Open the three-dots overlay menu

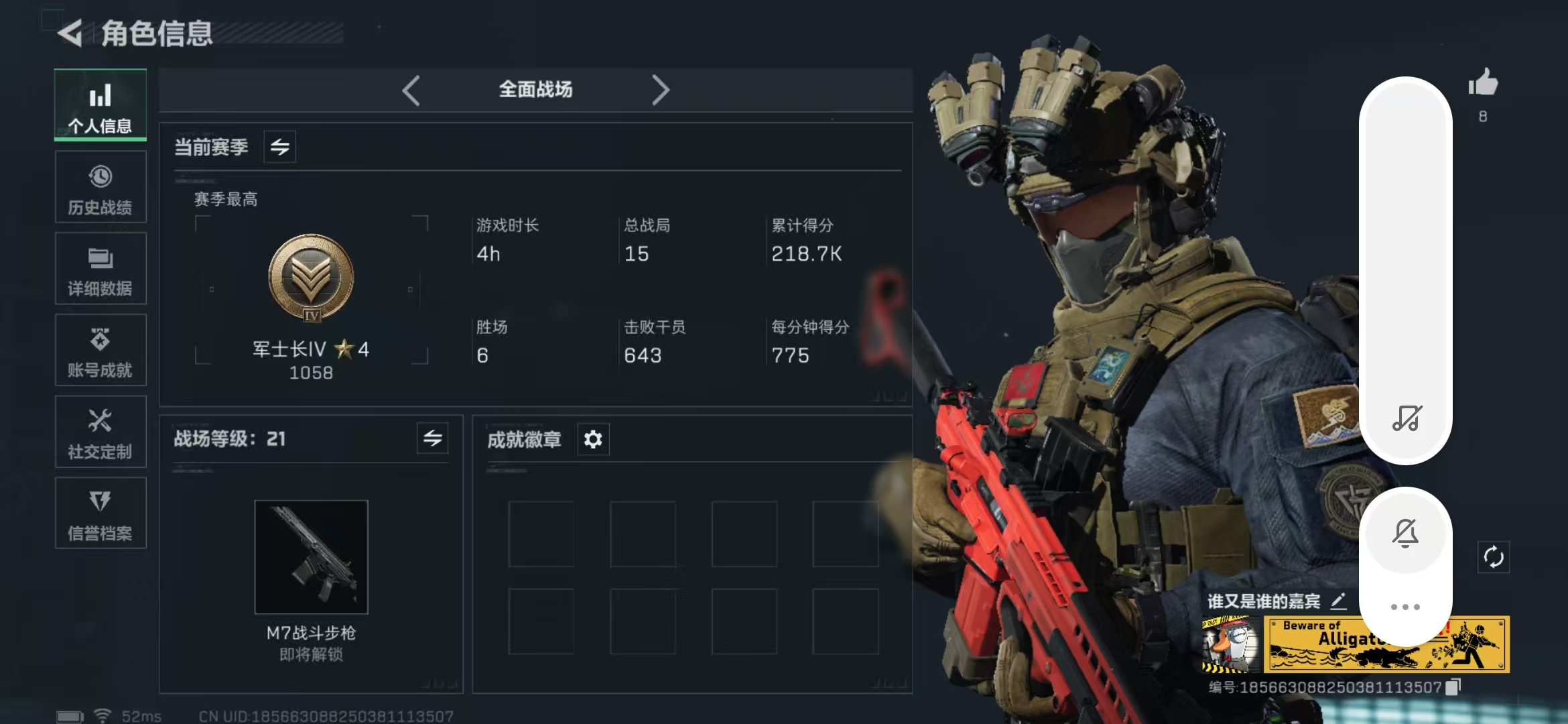click(1405, 607)
